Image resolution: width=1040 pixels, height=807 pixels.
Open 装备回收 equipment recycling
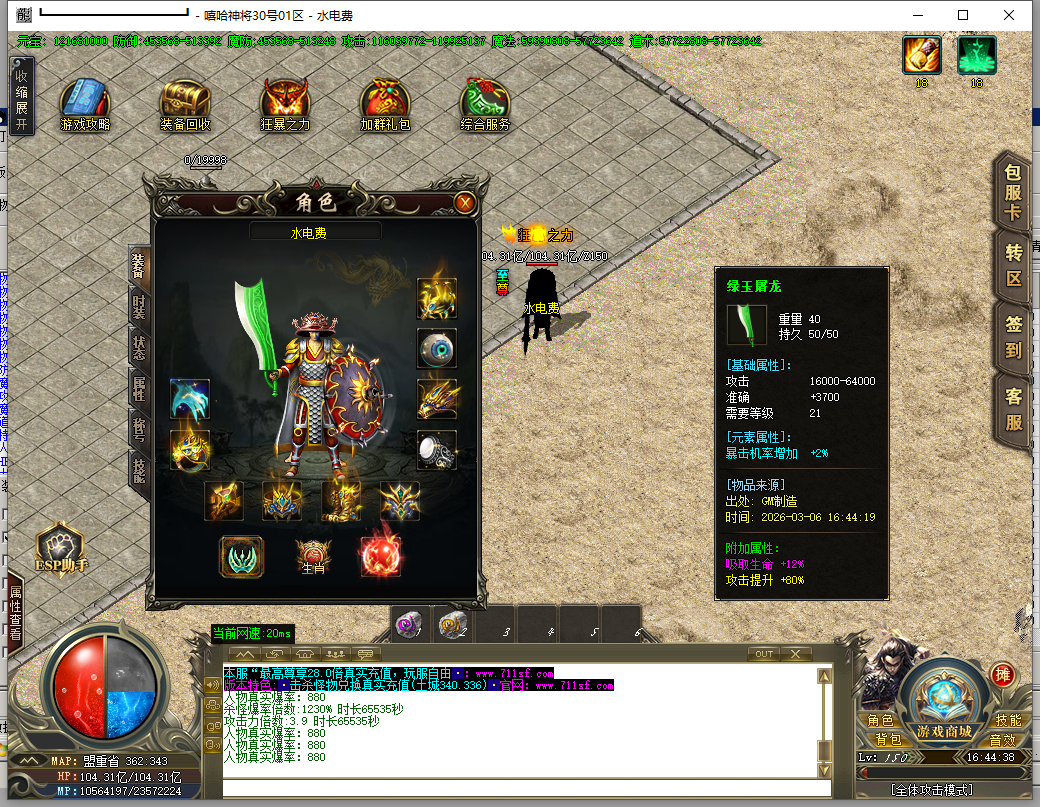(185, 104)
